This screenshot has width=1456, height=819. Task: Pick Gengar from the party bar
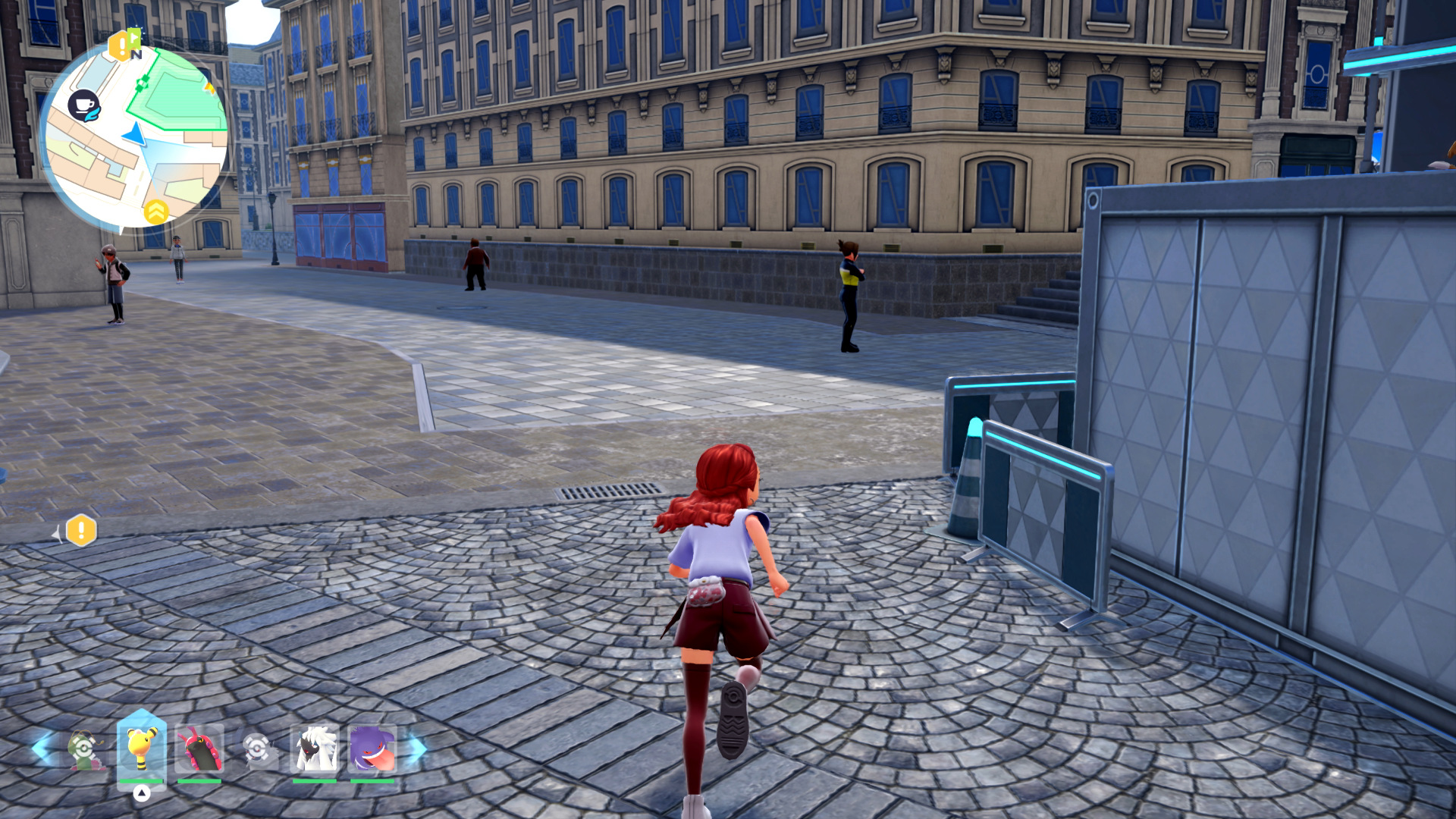tap(372, 748)
